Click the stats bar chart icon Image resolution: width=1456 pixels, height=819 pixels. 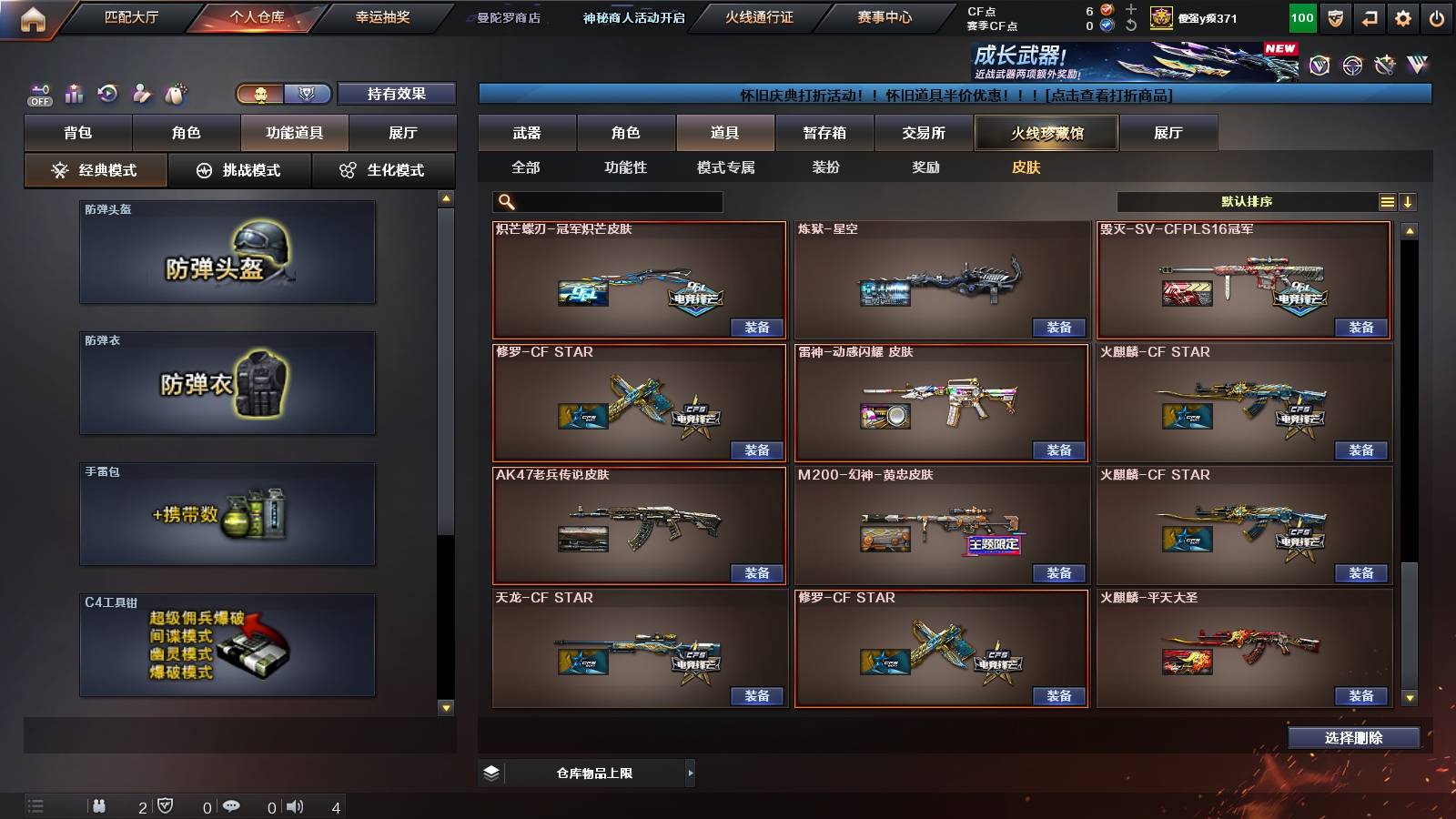tap(74, 94)
